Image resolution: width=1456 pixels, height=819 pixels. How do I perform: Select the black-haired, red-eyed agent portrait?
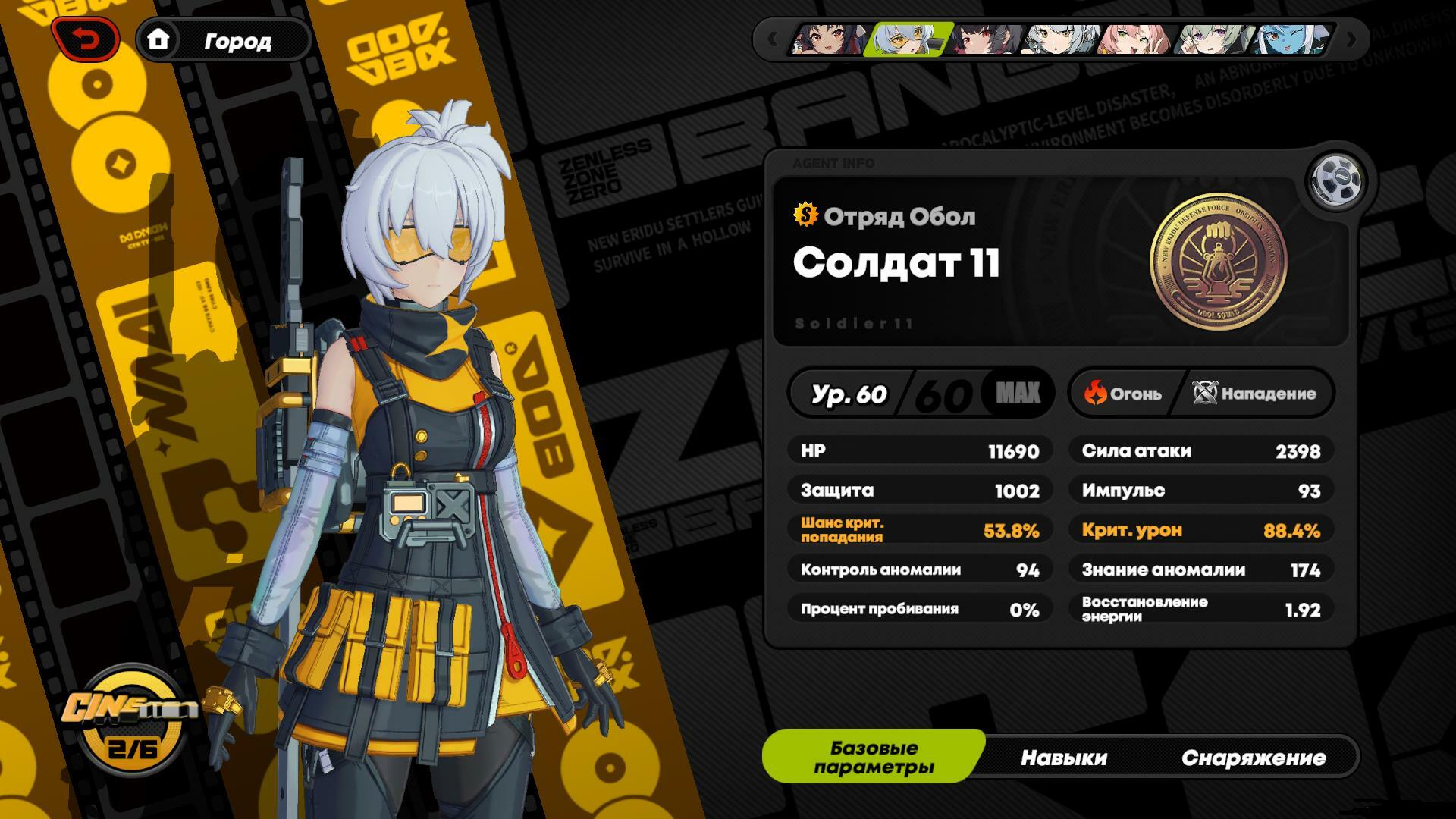coord(987,39)
